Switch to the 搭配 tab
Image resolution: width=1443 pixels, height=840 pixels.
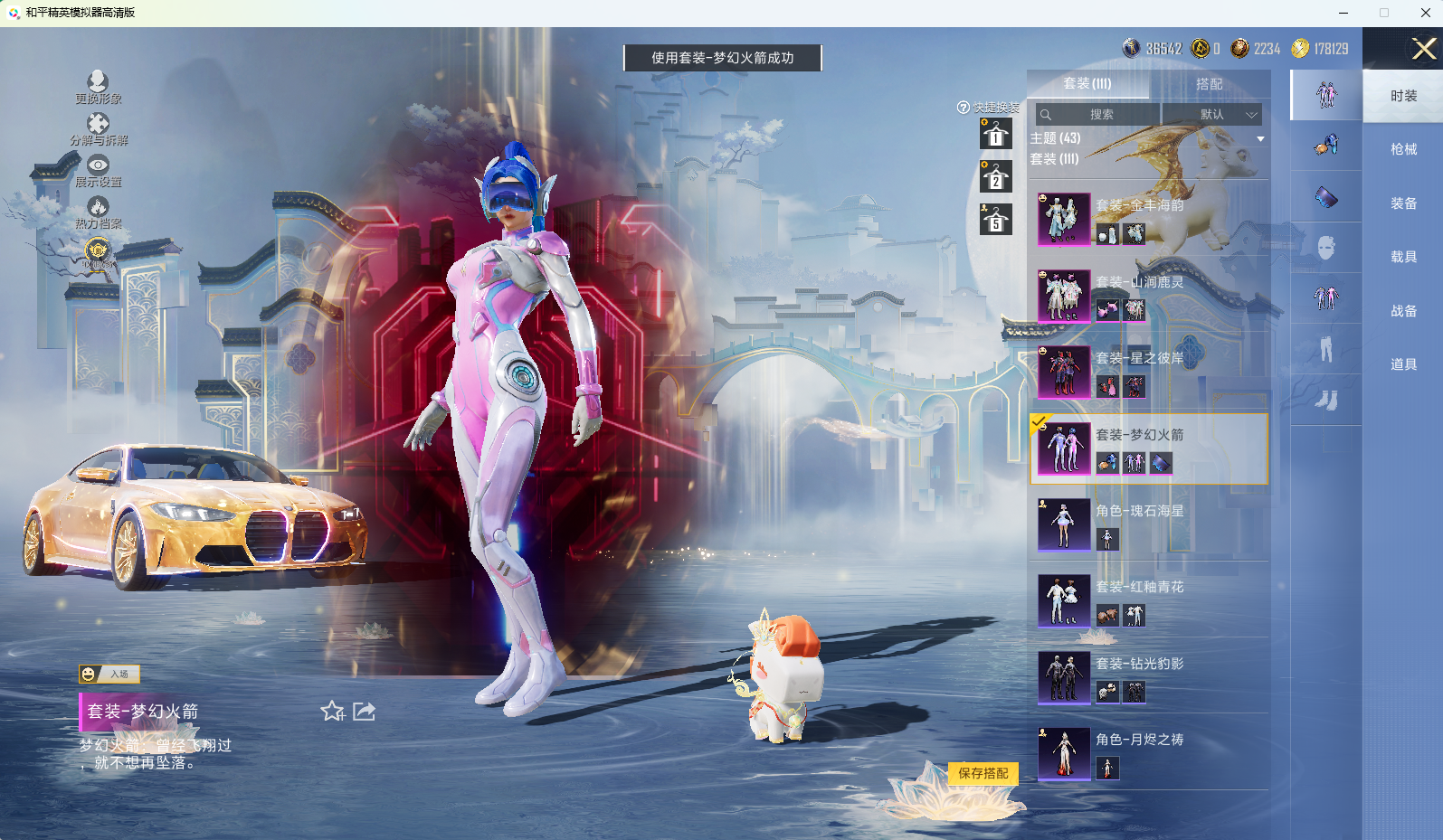point(1209,84)
